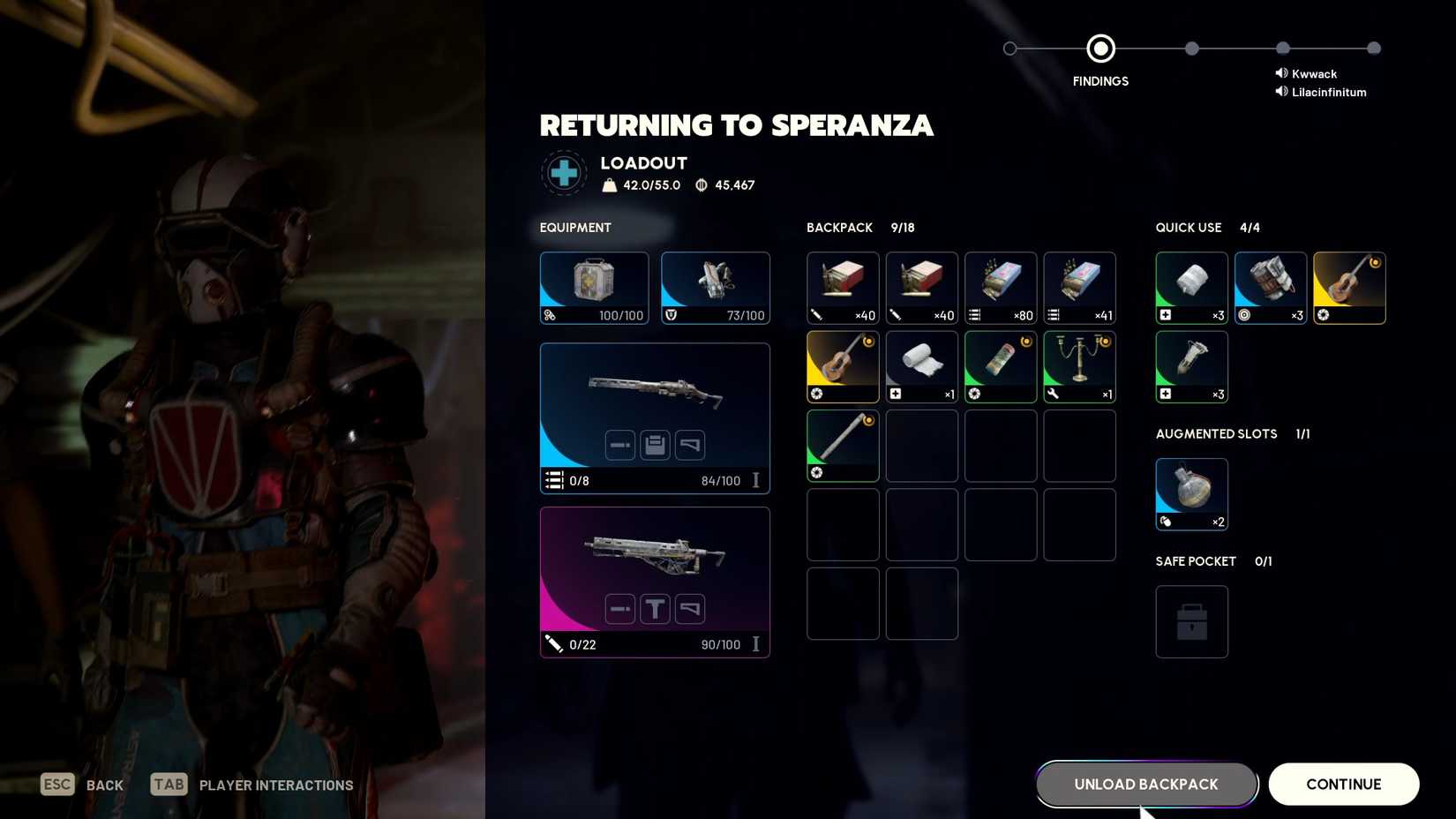Select the FINDINGS stage marker on the progress track
The image size is (1456, 819).
tap(1100, 49)
